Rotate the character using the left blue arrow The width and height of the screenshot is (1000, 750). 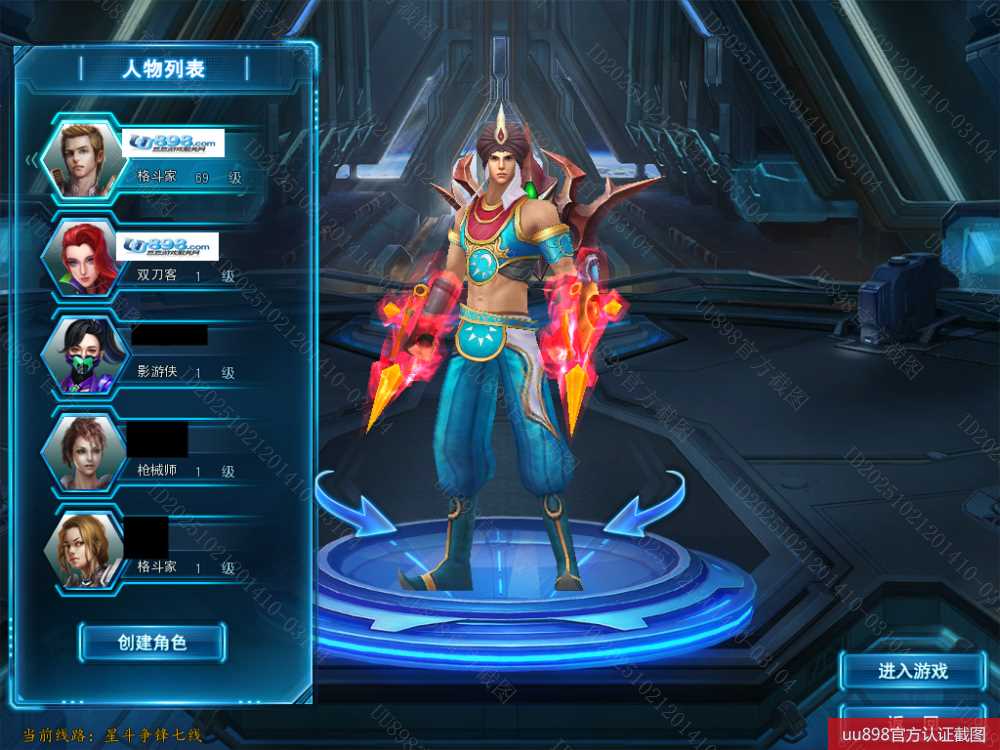click(354, 506)
